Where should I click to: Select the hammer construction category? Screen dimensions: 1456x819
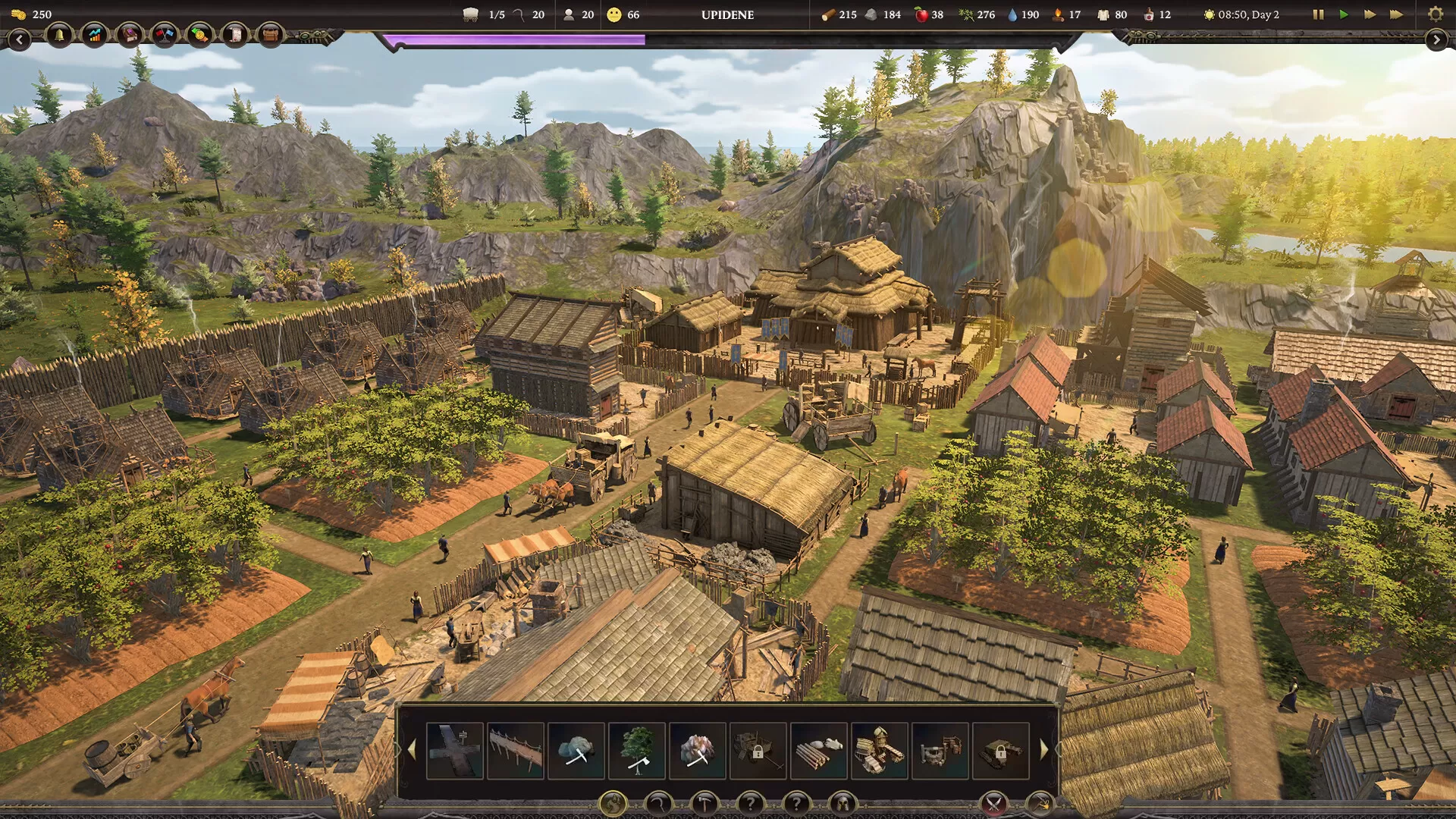click(x=705, y=803)
